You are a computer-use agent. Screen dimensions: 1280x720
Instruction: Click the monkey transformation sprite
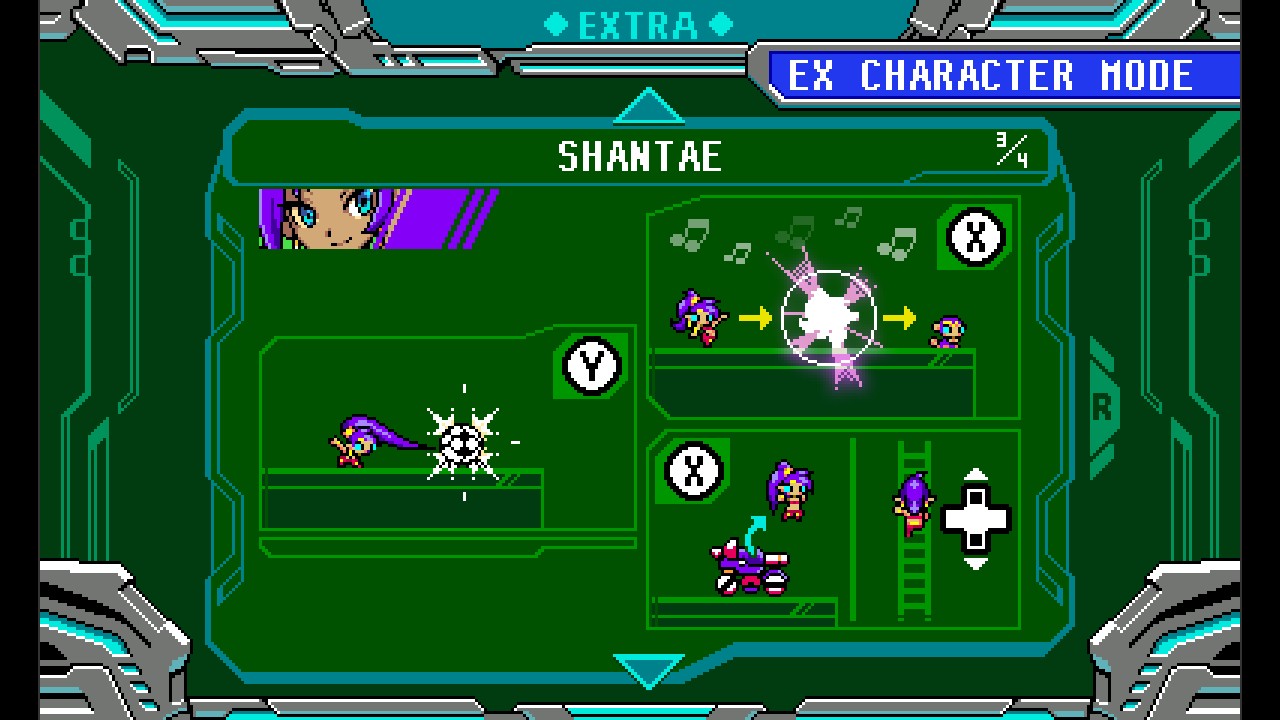[x=947, y=330]
